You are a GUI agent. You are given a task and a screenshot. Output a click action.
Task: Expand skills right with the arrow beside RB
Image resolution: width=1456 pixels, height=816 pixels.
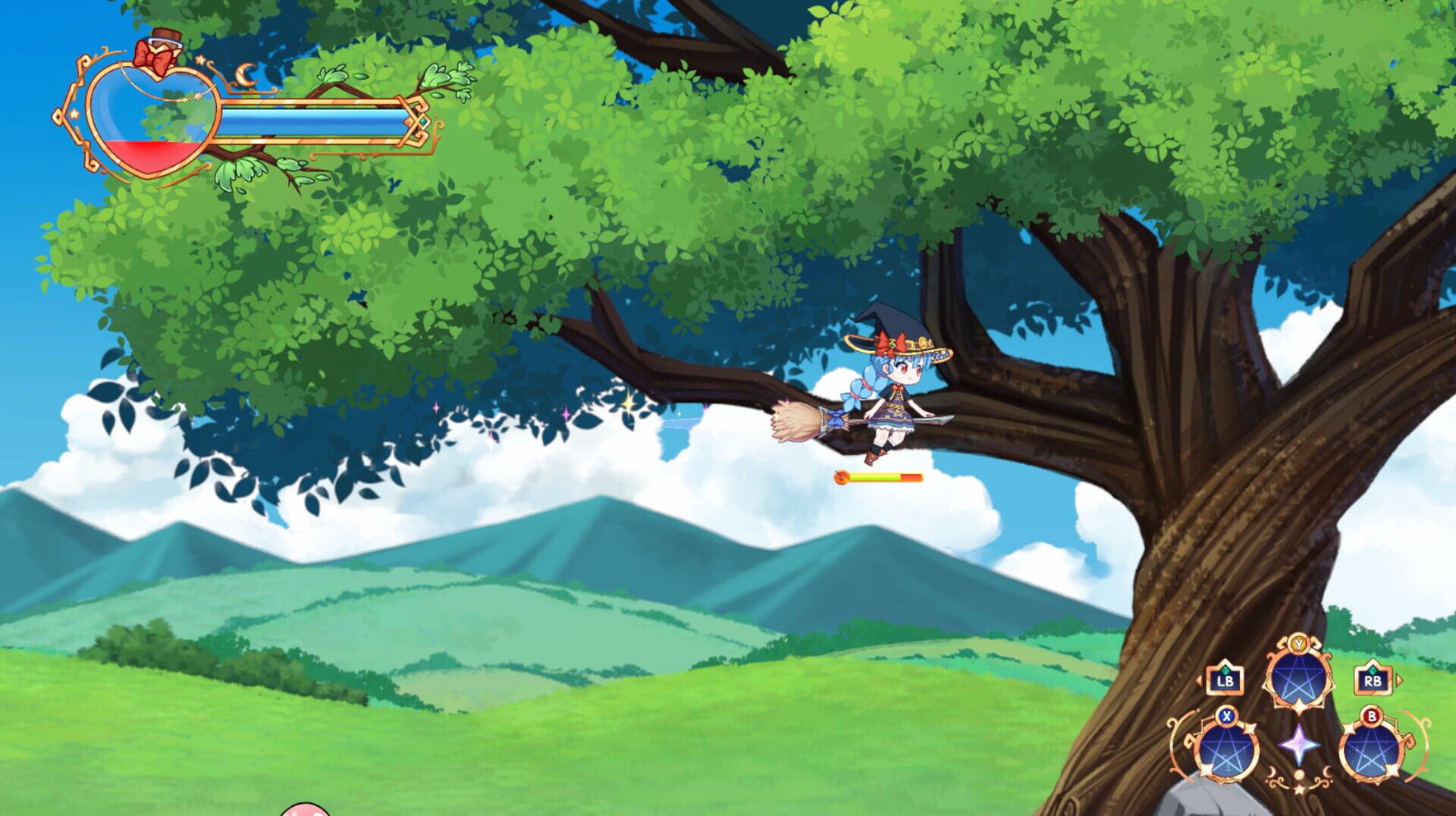pos(1399,679)
